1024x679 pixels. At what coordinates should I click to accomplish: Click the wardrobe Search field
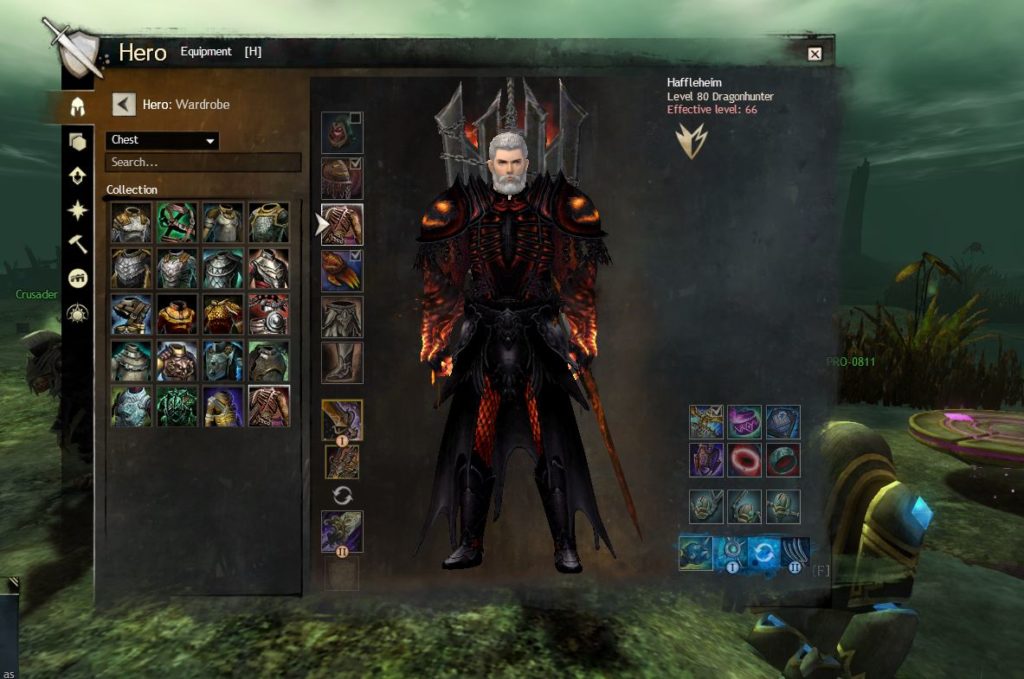pos(203,162)
